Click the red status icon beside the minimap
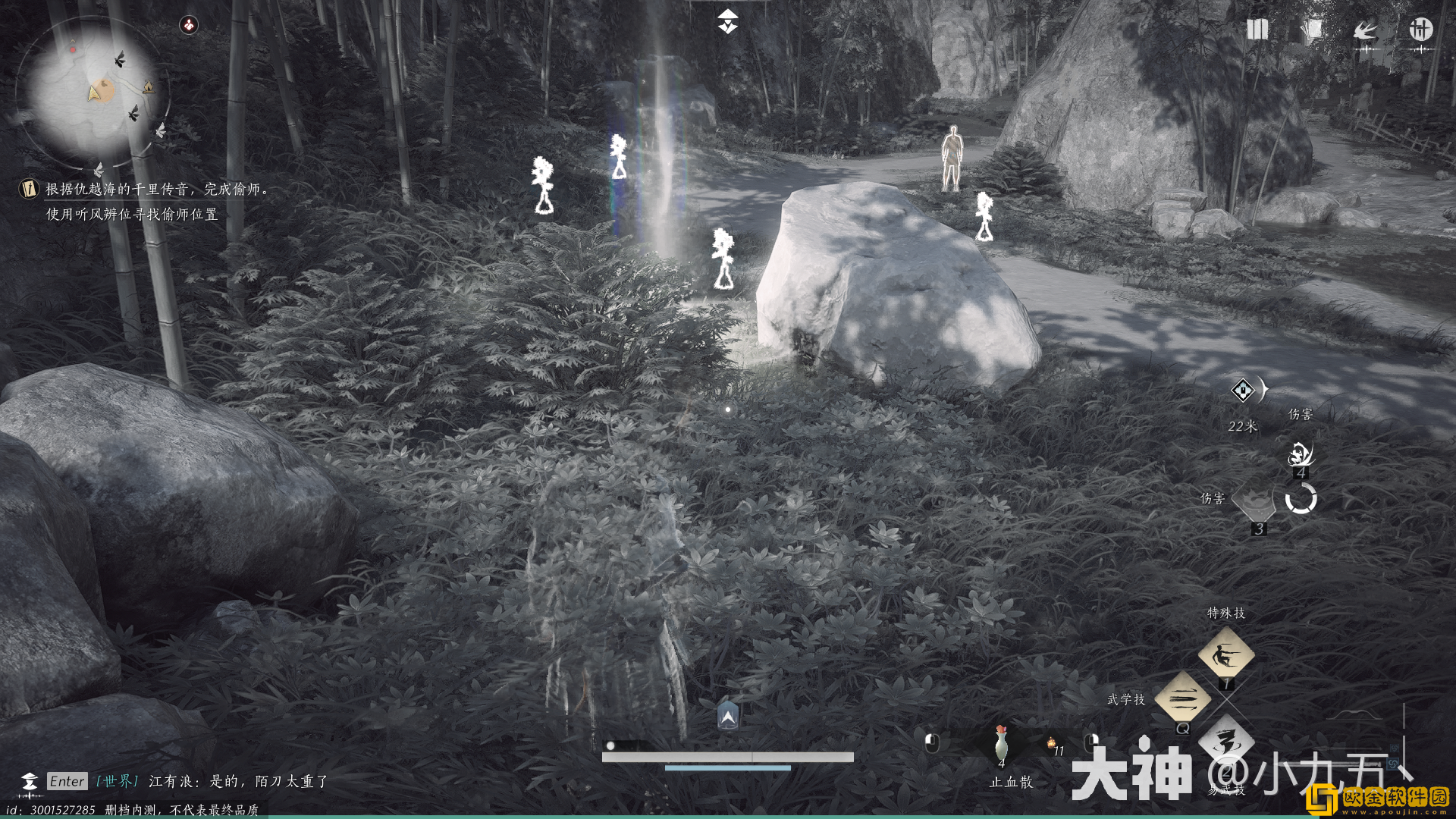This screenshot has width=1456, height=819. [189, 25]
